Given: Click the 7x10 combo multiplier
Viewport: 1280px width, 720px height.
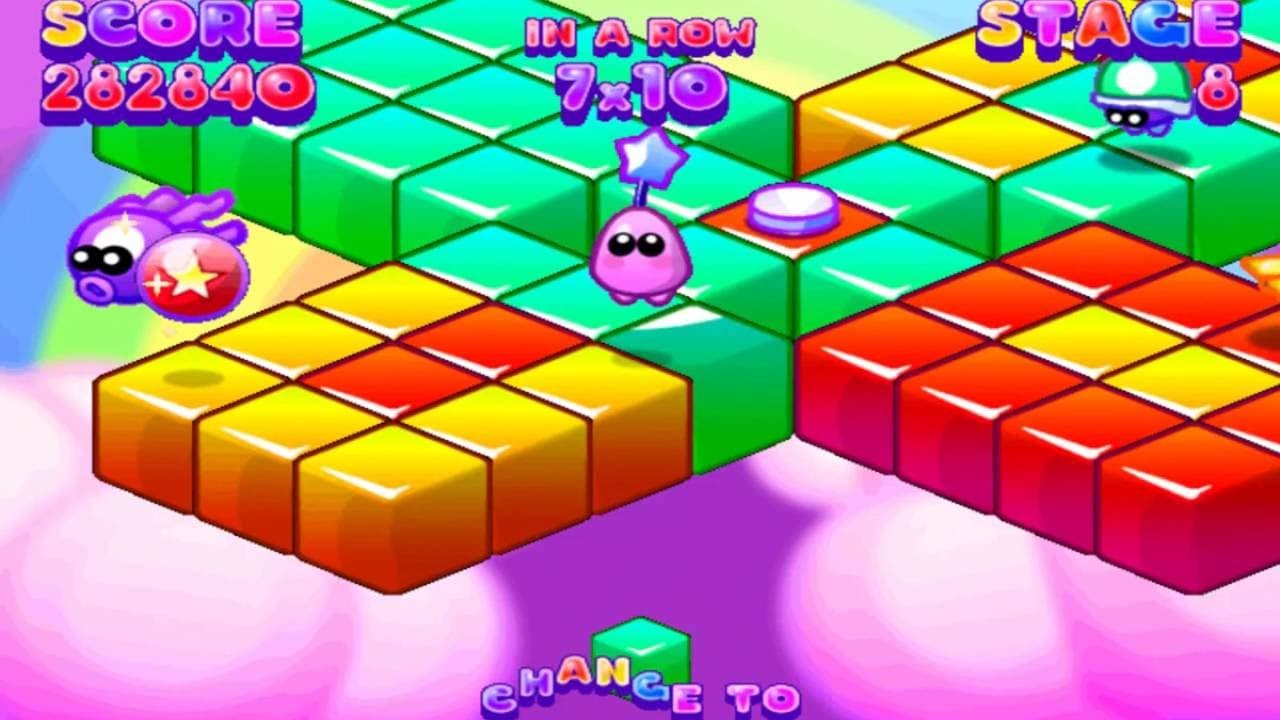Looking at the screenshot, I should pos(640,90).
